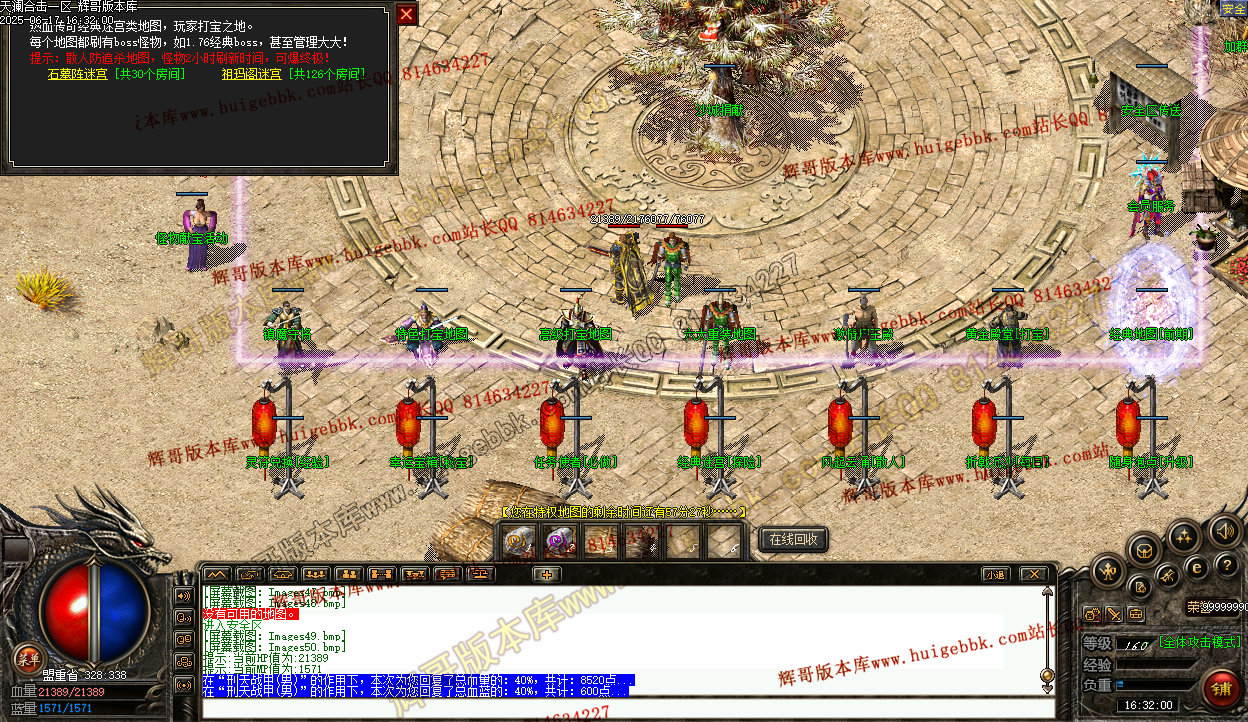
Task: Open the 菜单 menu orb button
Action: click(27, 659)
